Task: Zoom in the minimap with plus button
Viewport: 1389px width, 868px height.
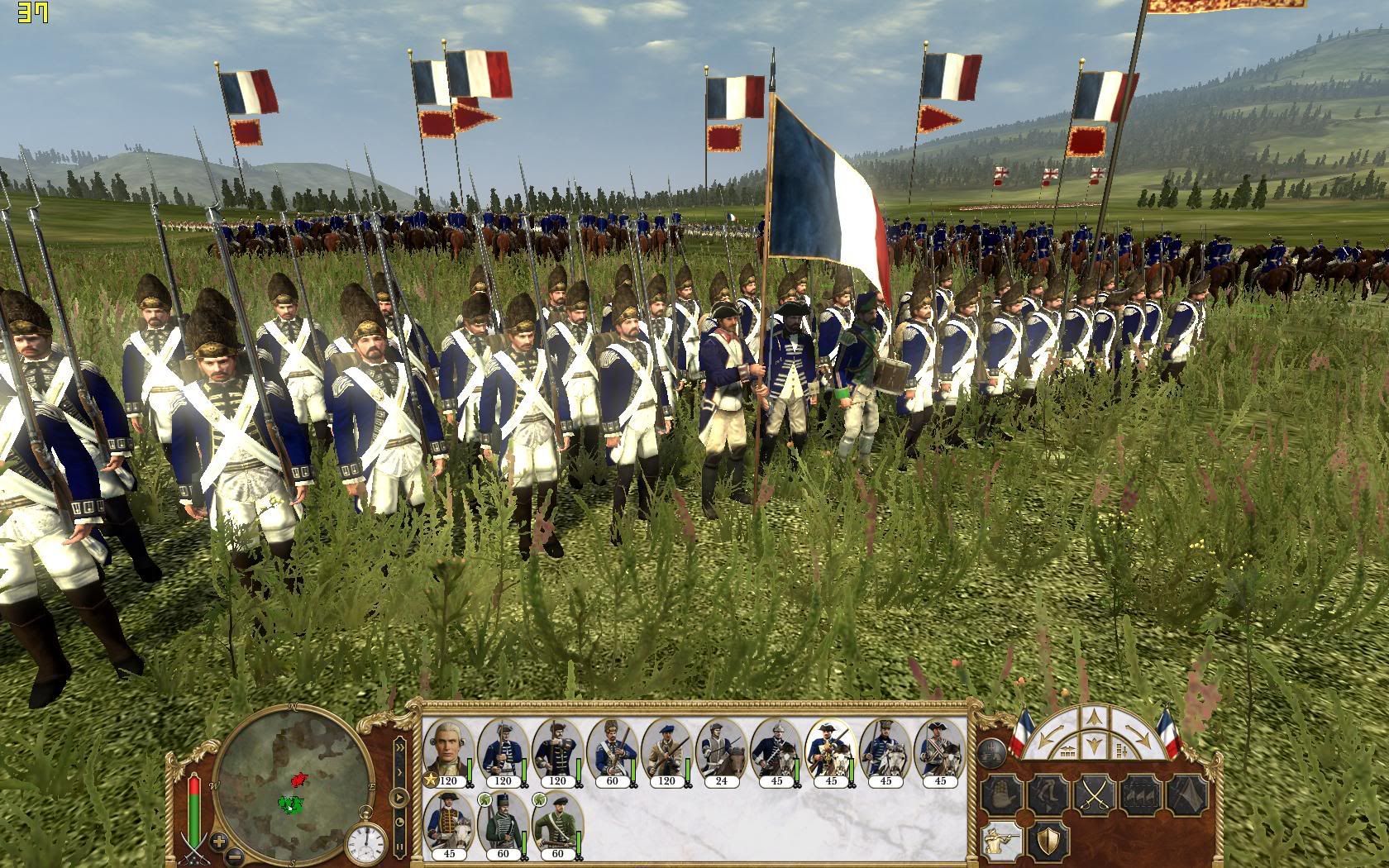Action: 219,842
